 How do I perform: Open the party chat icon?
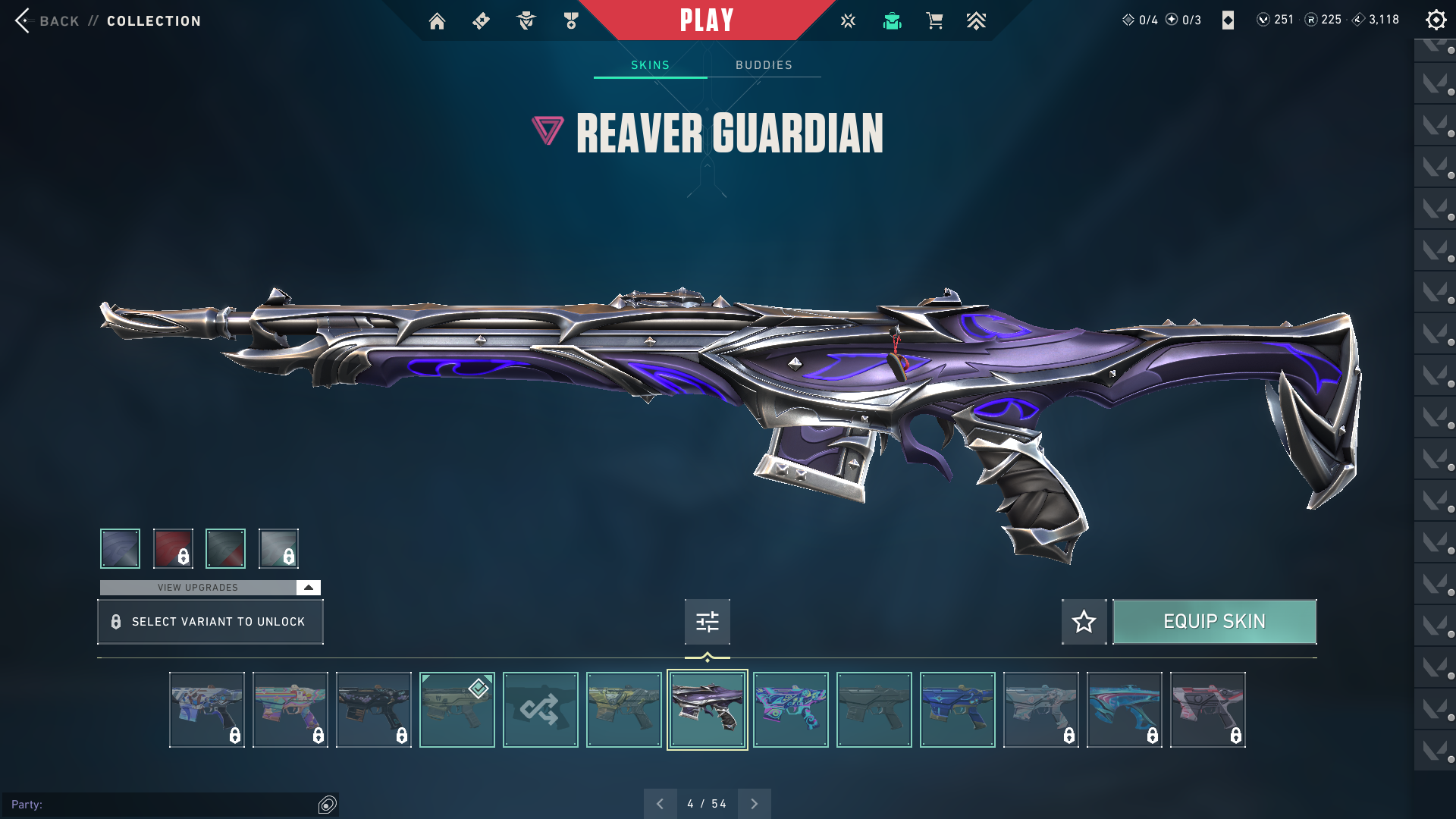(328, 805)
